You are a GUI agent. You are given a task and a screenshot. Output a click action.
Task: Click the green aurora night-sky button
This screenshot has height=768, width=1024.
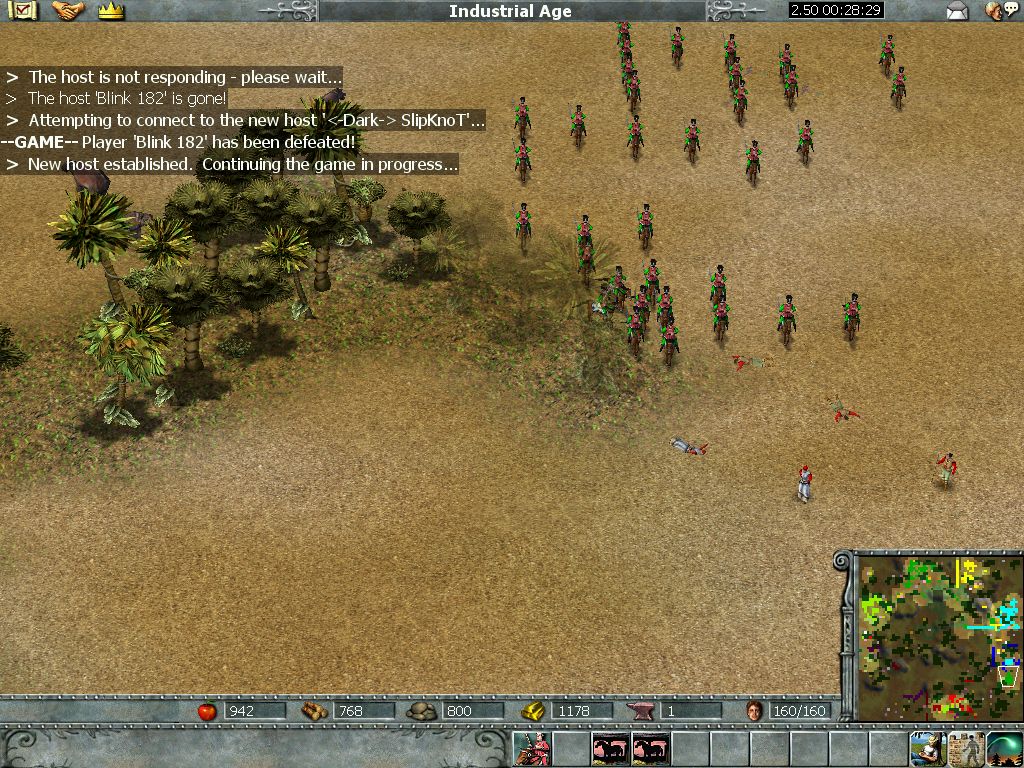coord(1004,748)
